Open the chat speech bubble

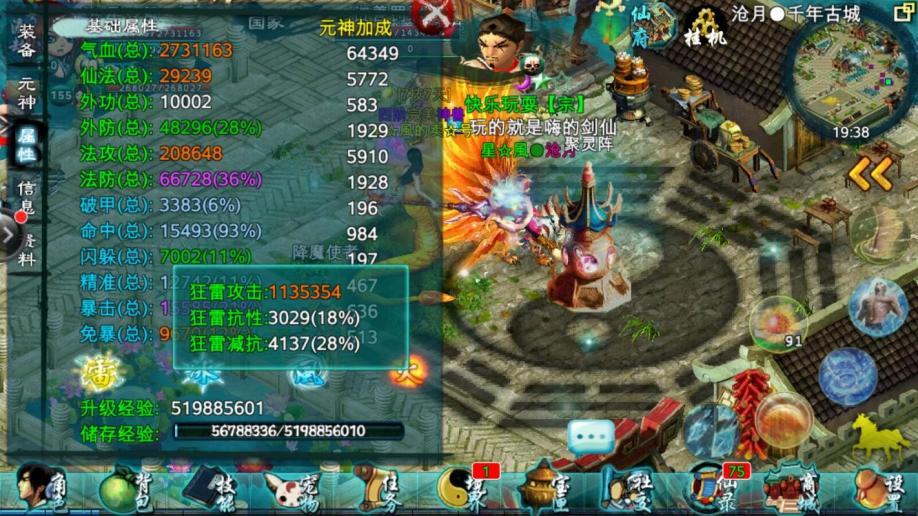591,437
